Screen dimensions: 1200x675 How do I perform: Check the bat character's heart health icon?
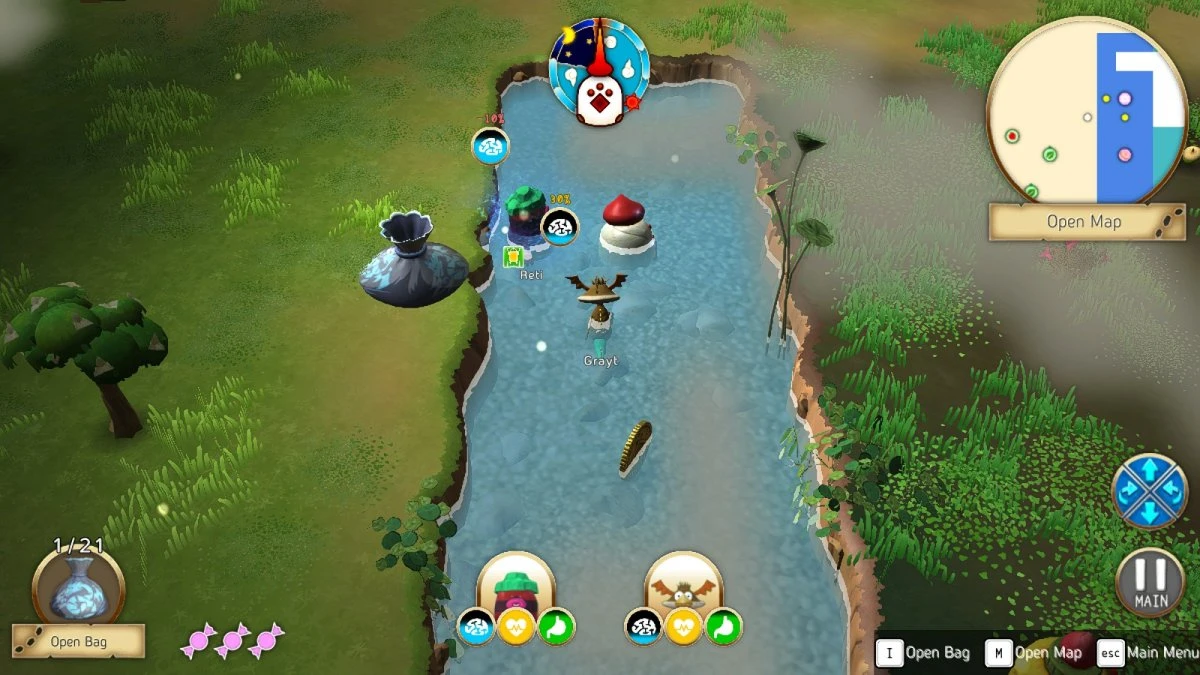pyautogui.click(x=684, y=627)
